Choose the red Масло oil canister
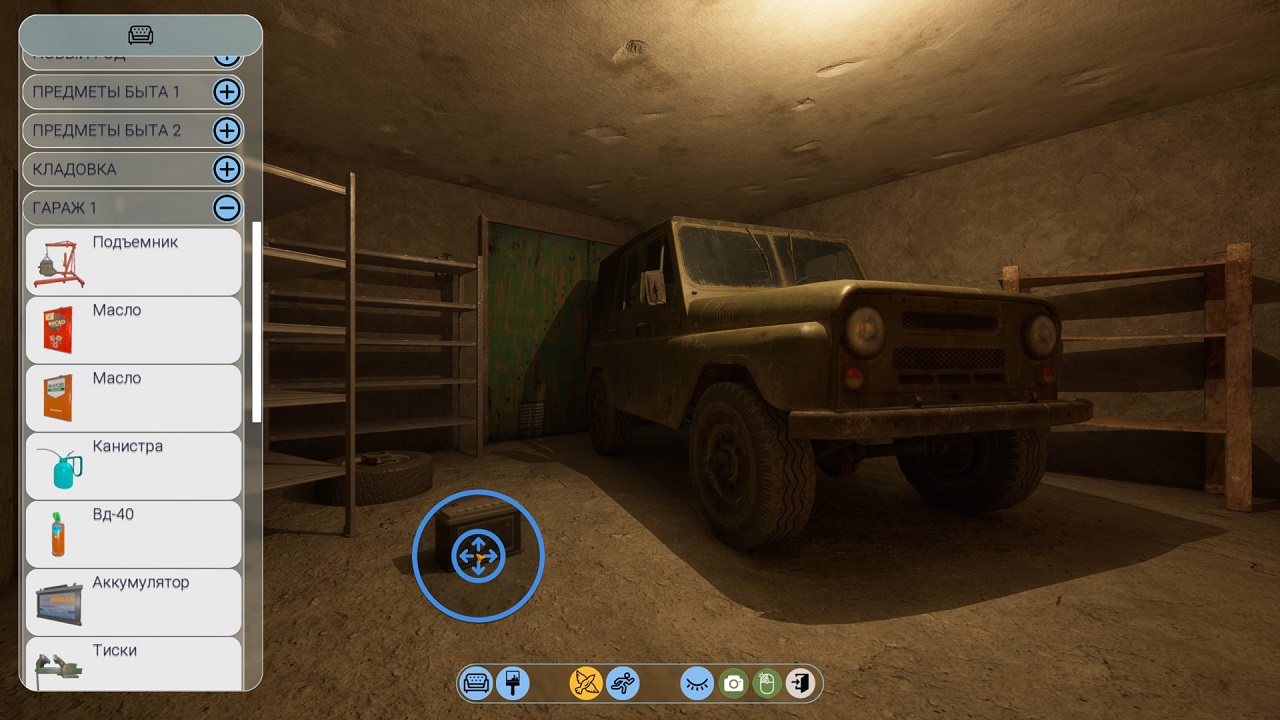 [x=133, y=330]
